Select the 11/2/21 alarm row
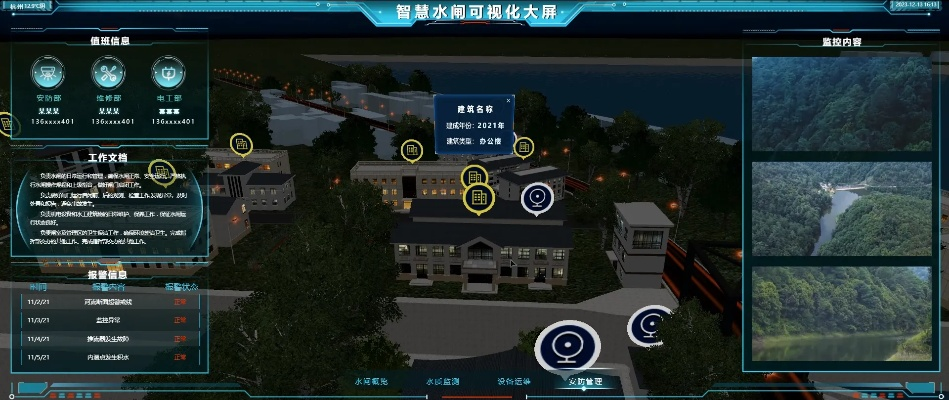949x400 pixels. [x=108, y=300]
